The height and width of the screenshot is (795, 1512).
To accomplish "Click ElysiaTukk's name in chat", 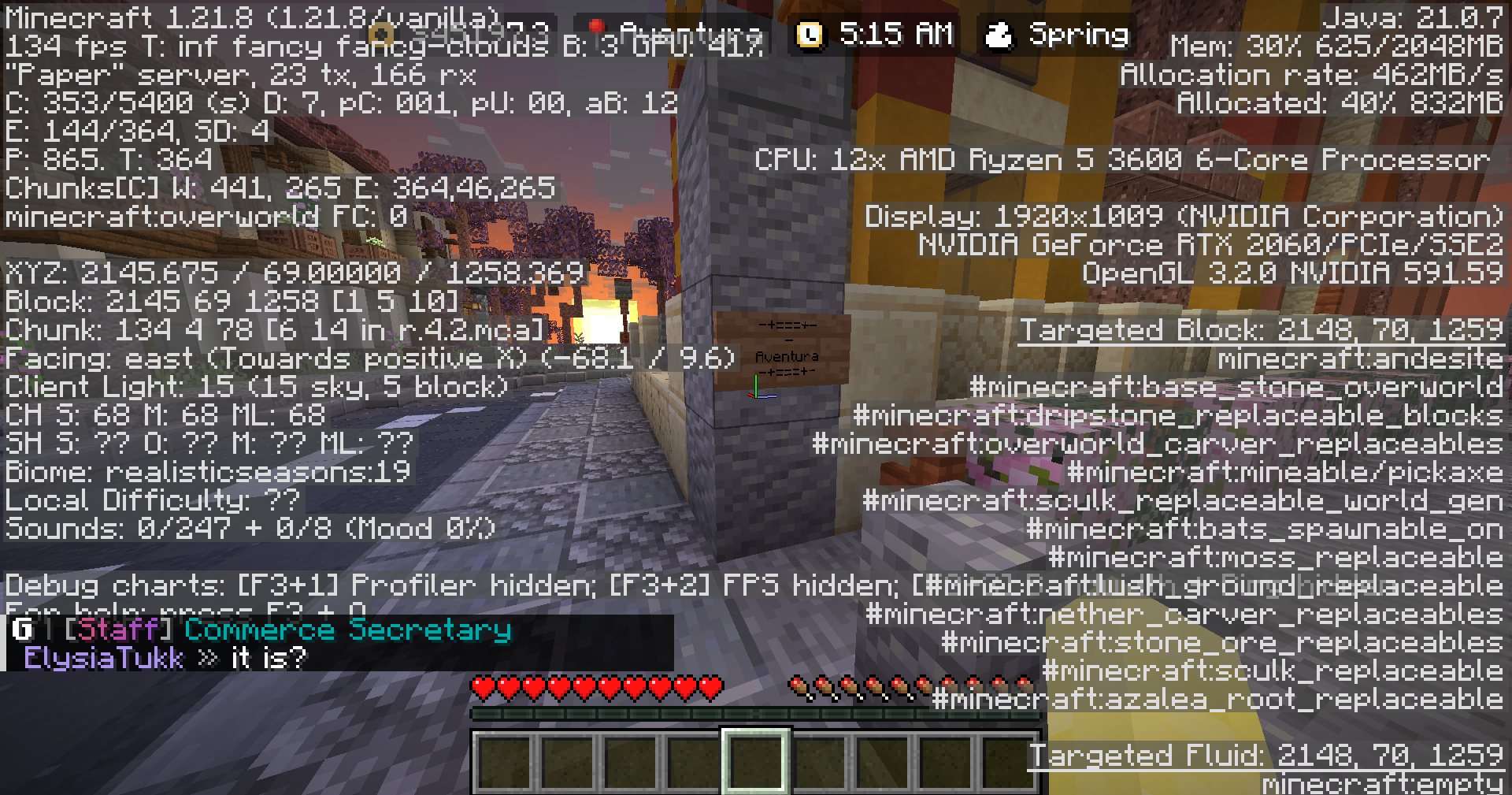I will 103,658.
